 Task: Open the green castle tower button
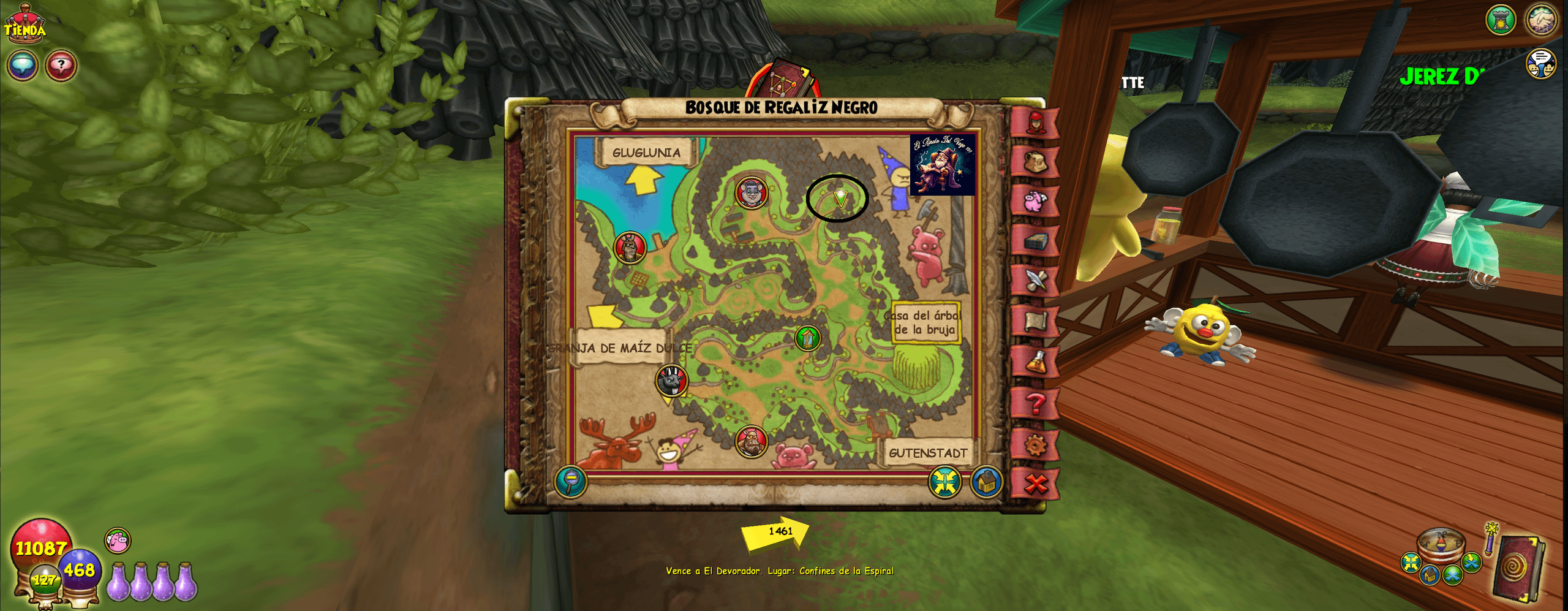pos(1501,20)
